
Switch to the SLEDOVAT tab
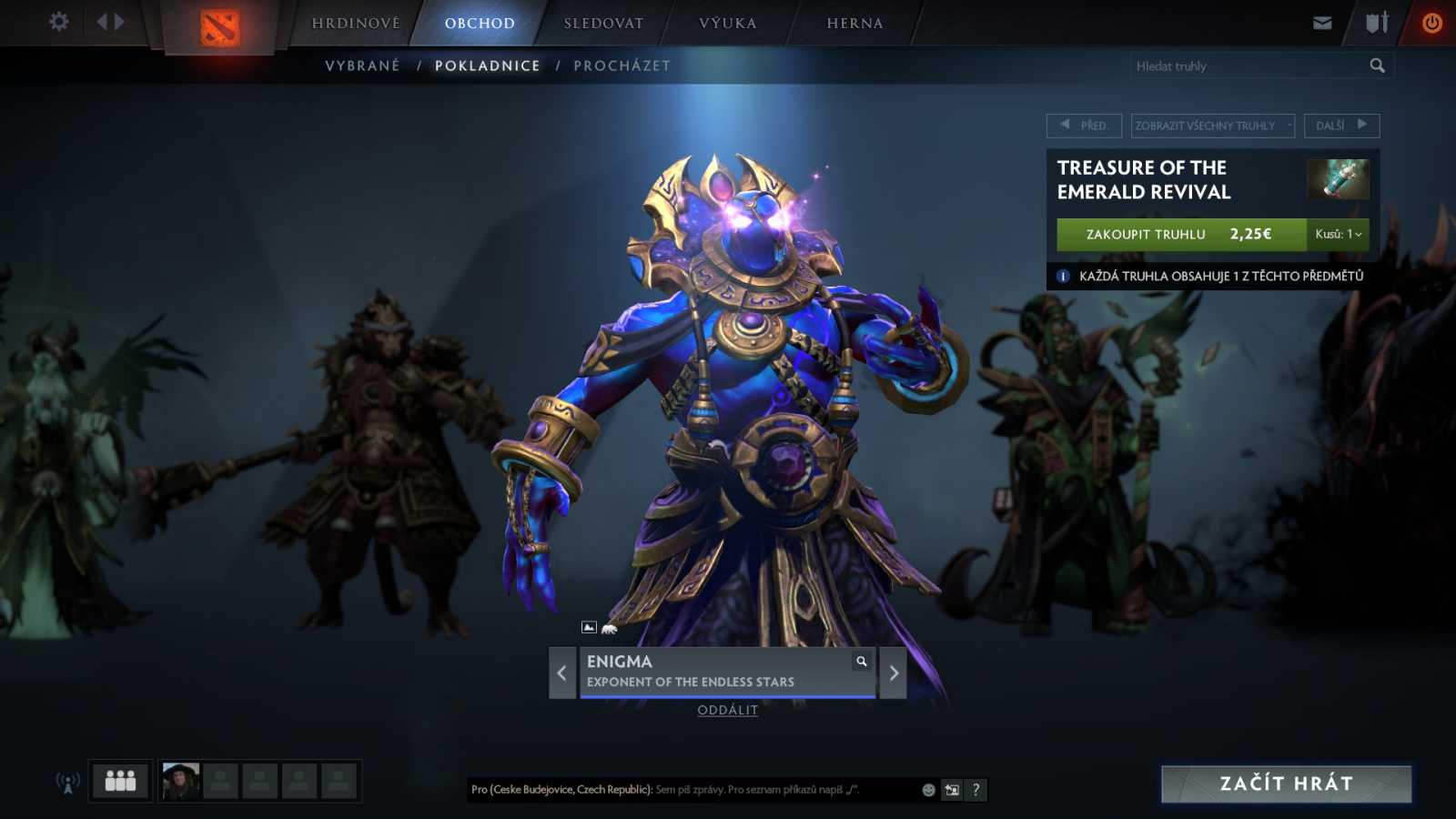point(602,23)
